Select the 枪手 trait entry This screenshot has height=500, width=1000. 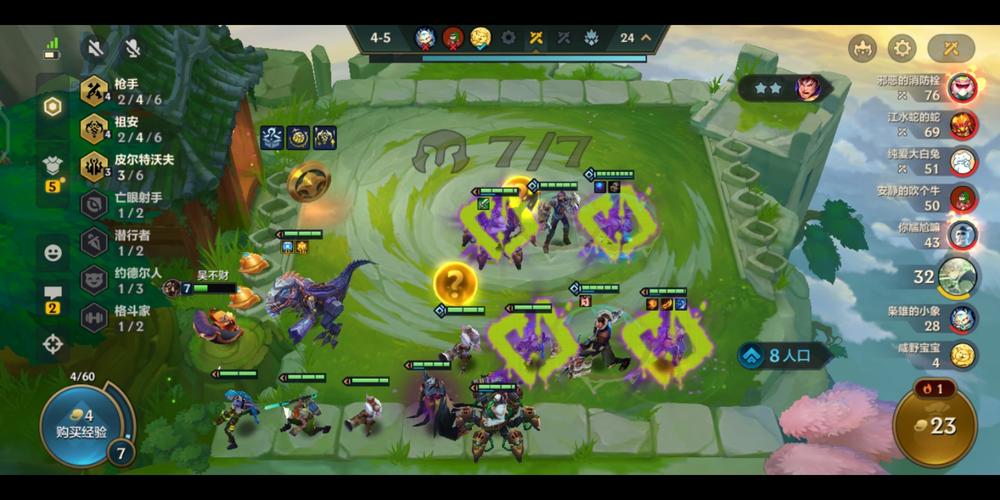(x=124, y=93)
